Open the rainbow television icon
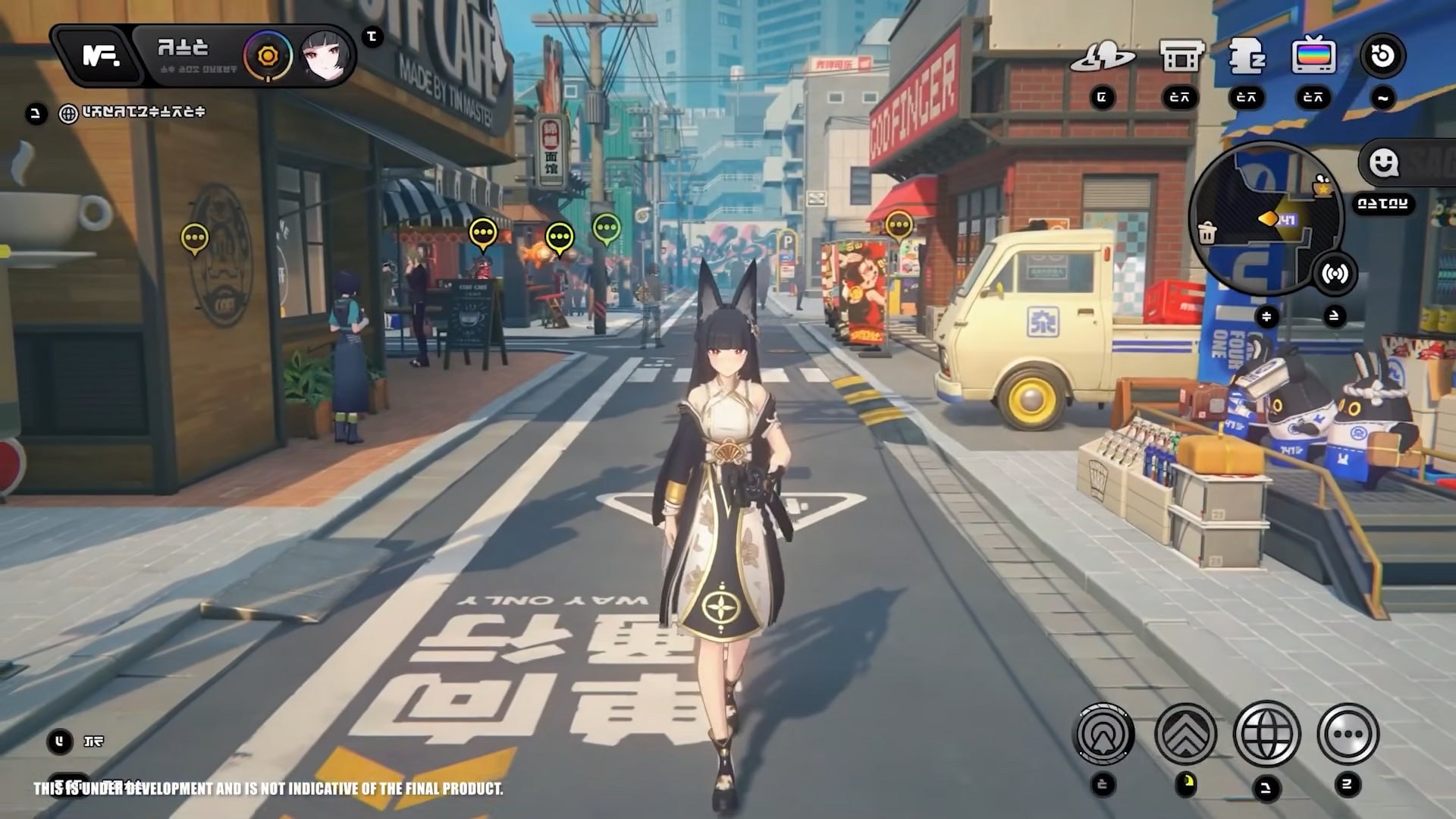Screen dimensions: 1456x819 [x=1313, y=55]
